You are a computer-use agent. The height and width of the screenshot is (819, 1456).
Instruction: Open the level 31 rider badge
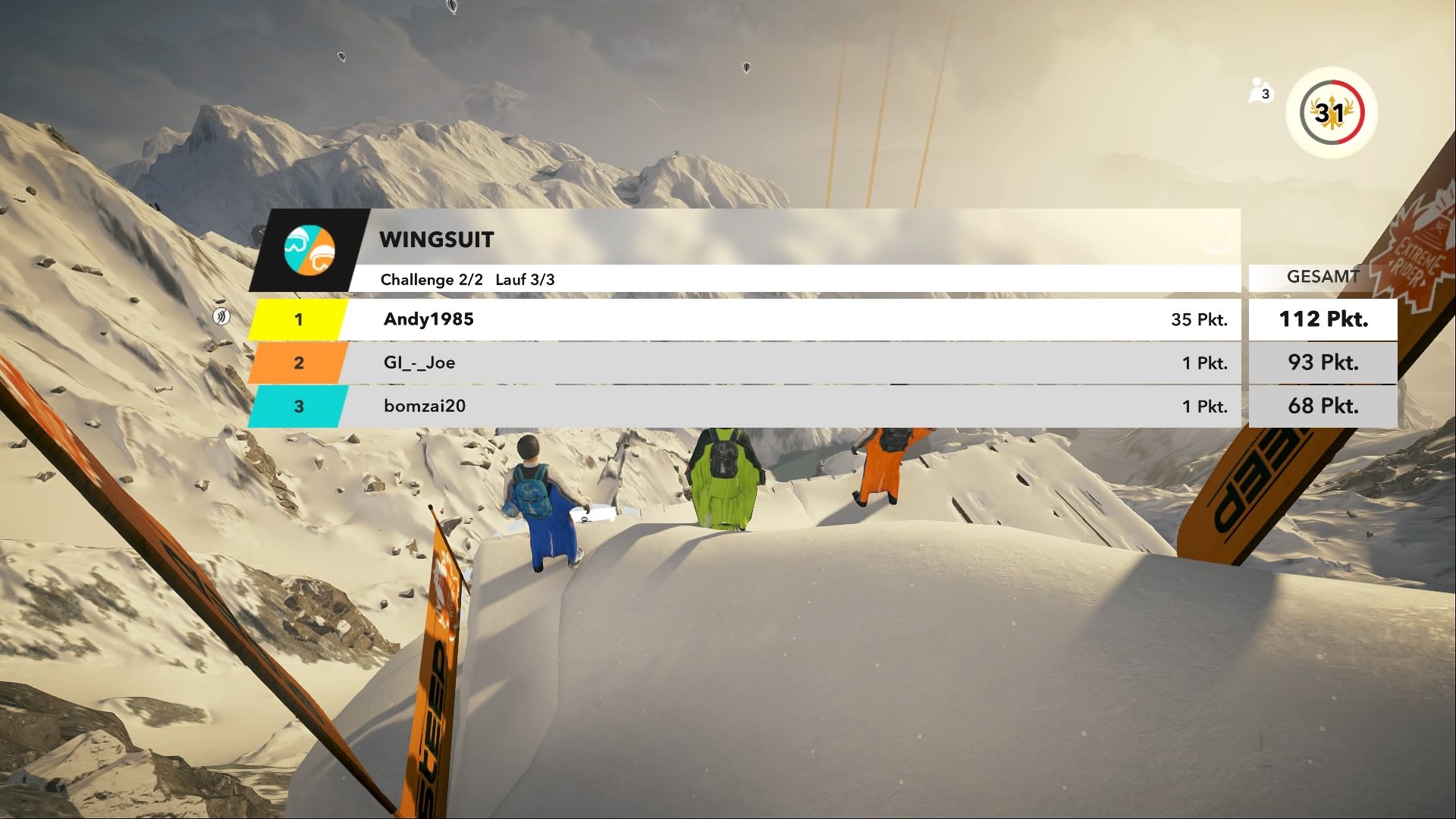coord(1332,112)
